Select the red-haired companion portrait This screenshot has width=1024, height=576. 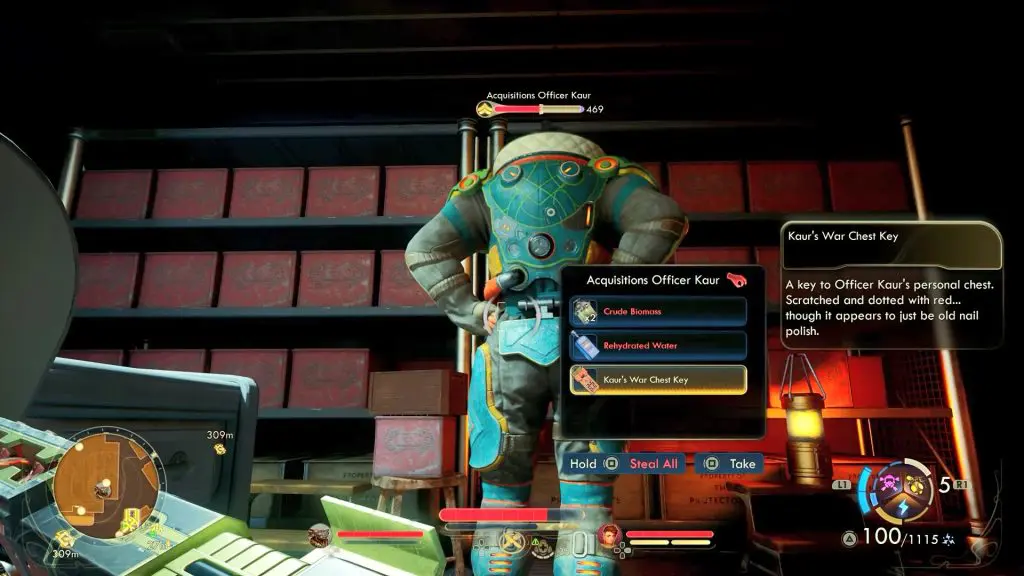[x=610, y=535]
